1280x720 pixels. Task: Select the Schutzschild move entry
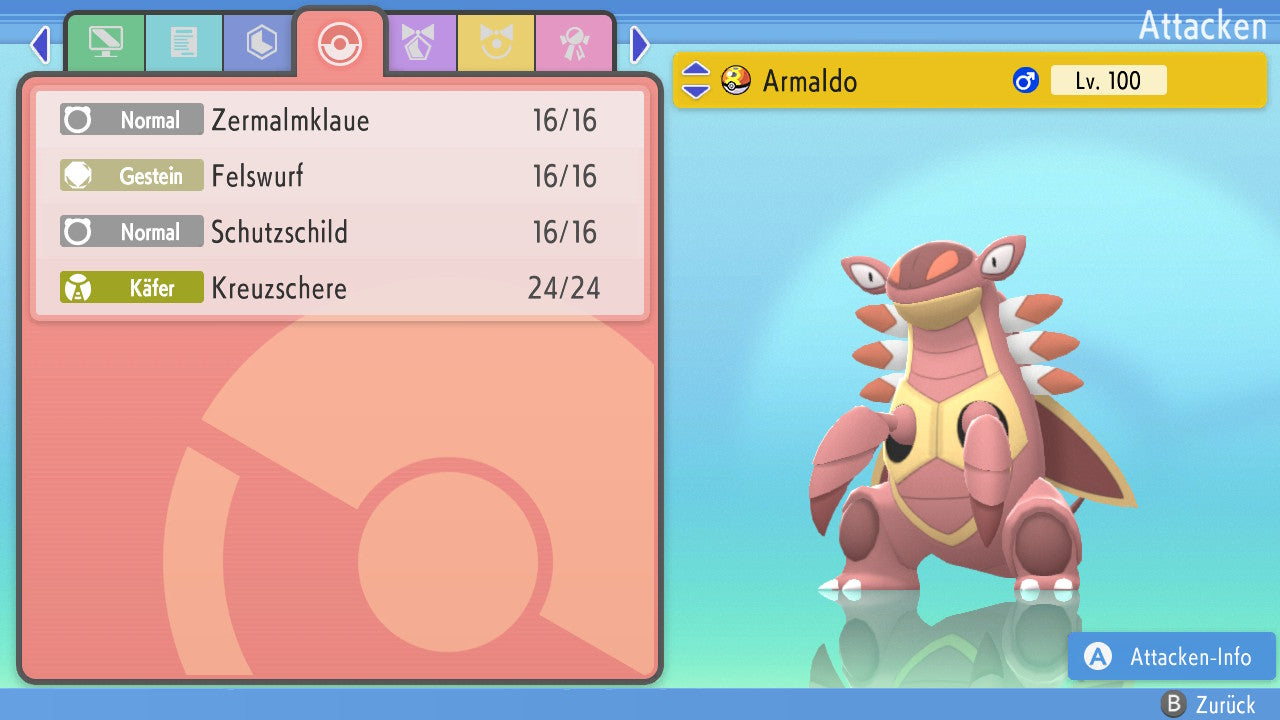tap(340, 233)
